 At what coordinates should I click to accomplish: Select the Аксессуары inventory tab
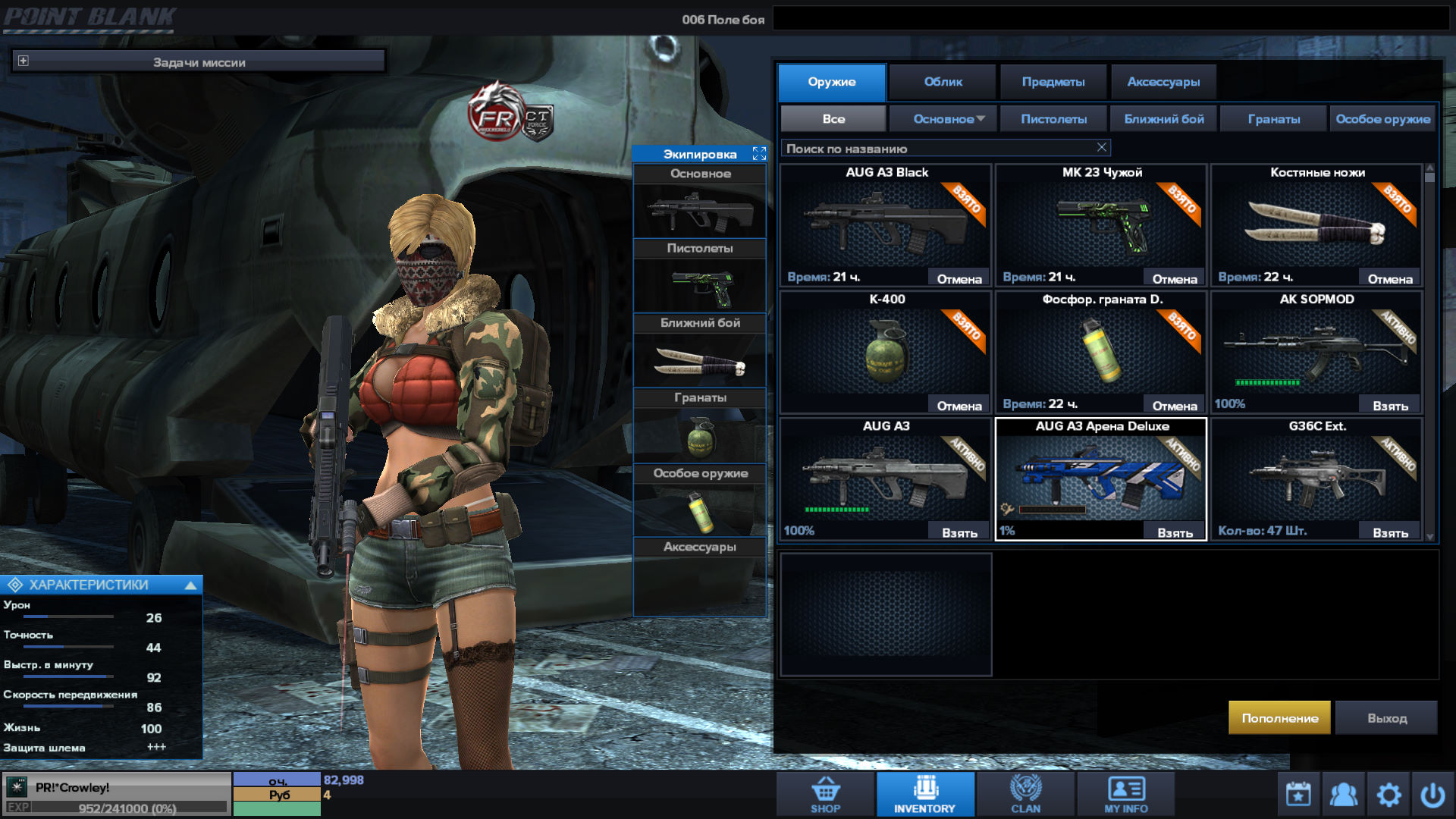click(1163, 82)
